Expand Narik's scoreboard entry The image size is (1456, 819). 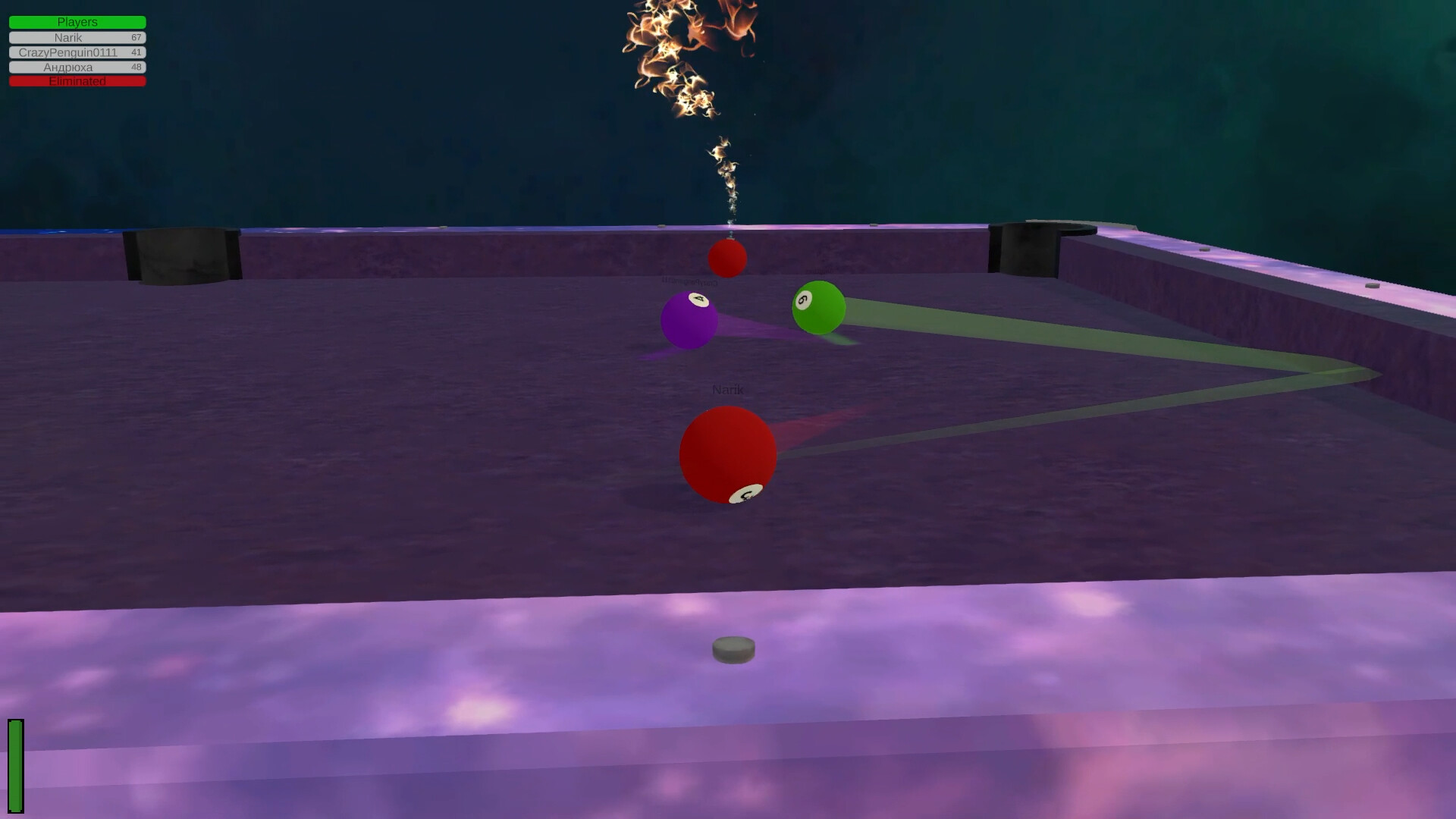(x=76, y=36)
